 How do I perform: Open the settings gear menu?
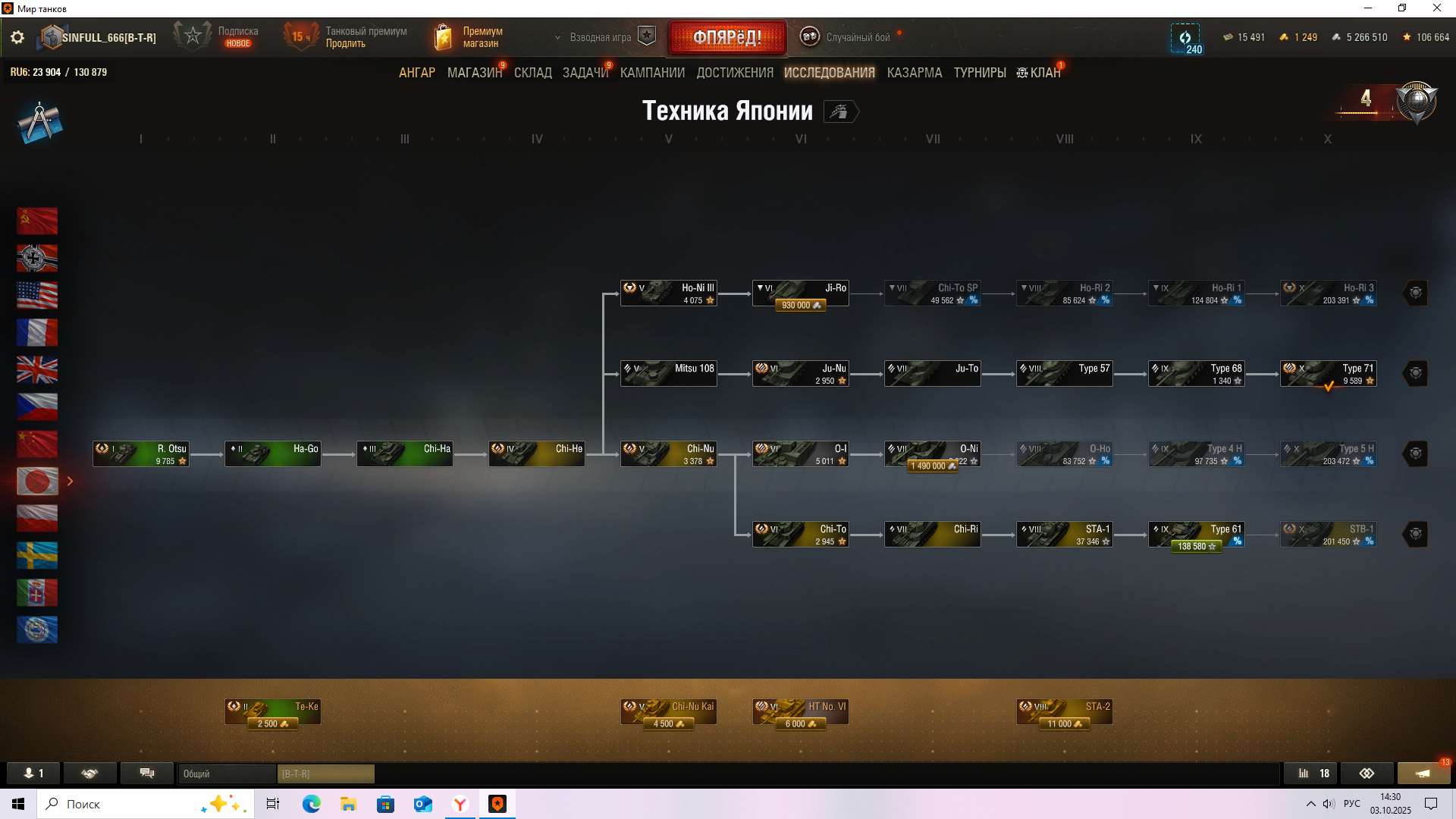(x=17, y=37)
